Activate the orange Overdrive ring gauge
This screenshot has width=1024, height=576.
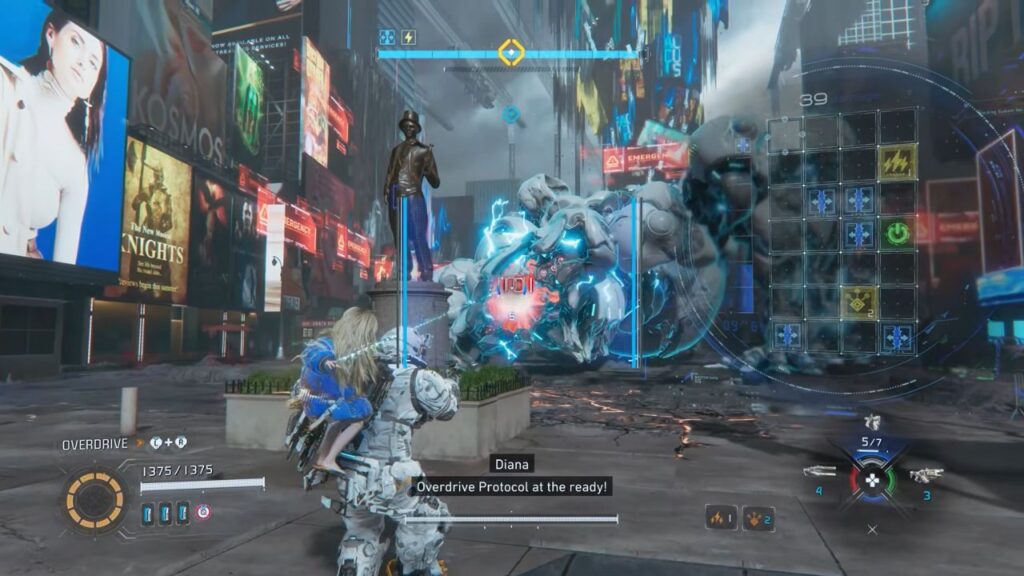point(95,499)
